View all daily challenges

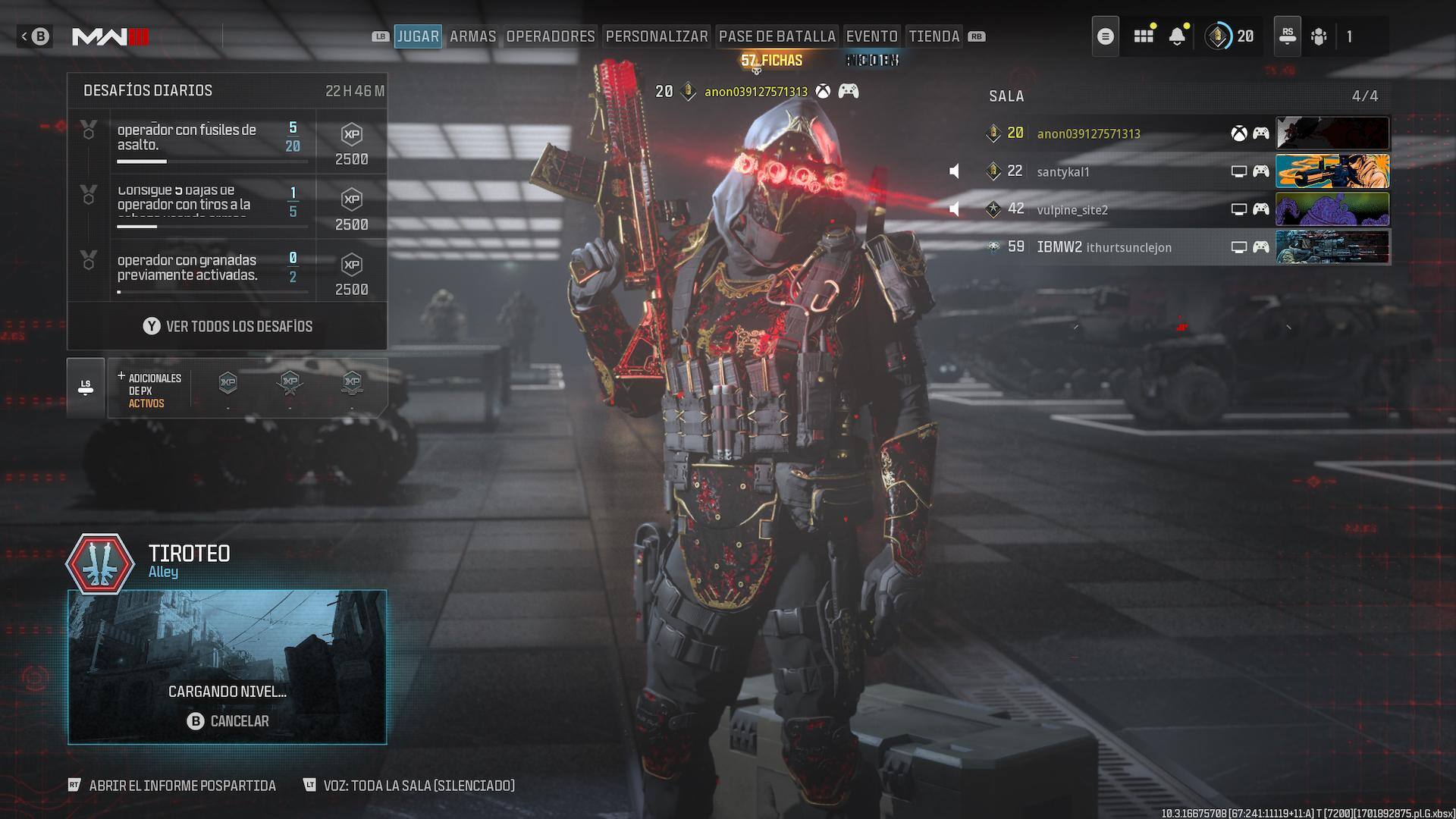click(x=227, y=326)
